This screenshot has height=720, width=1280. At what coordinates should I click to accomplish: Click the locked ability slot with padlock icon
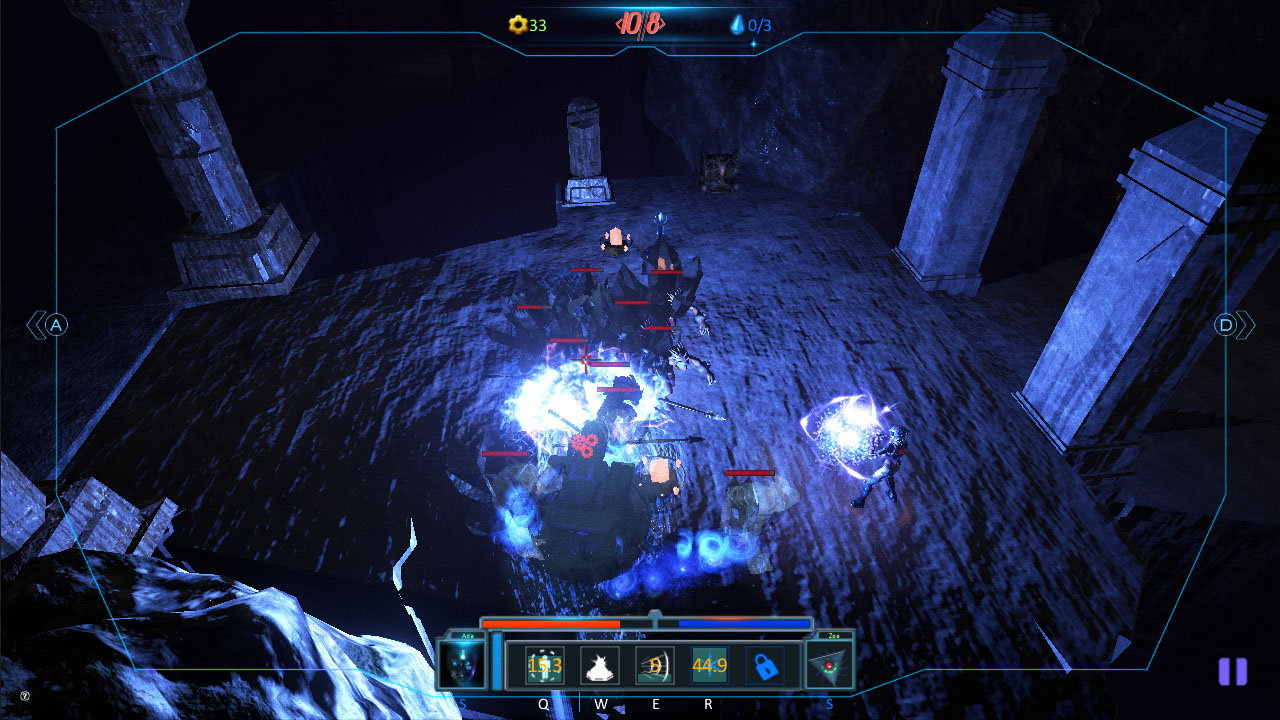[765, 665]
